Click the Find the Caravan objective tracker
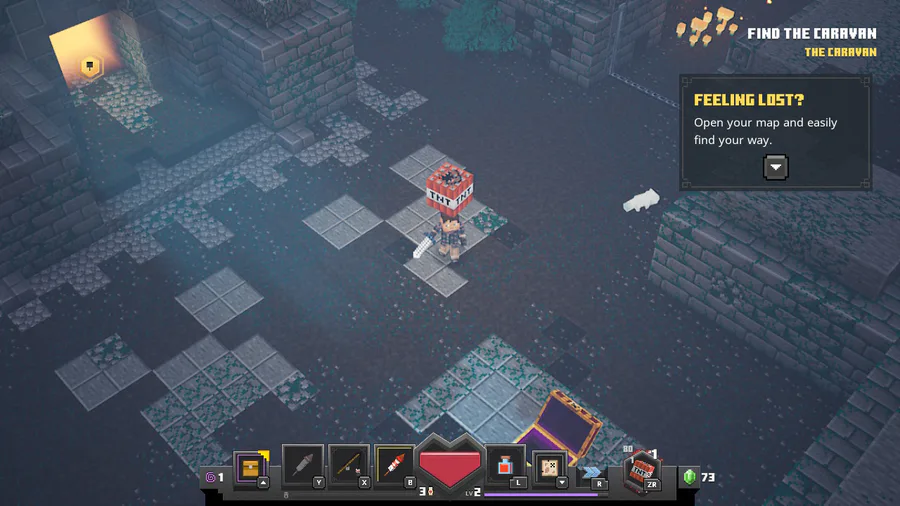900x506 pixels. 811,33
